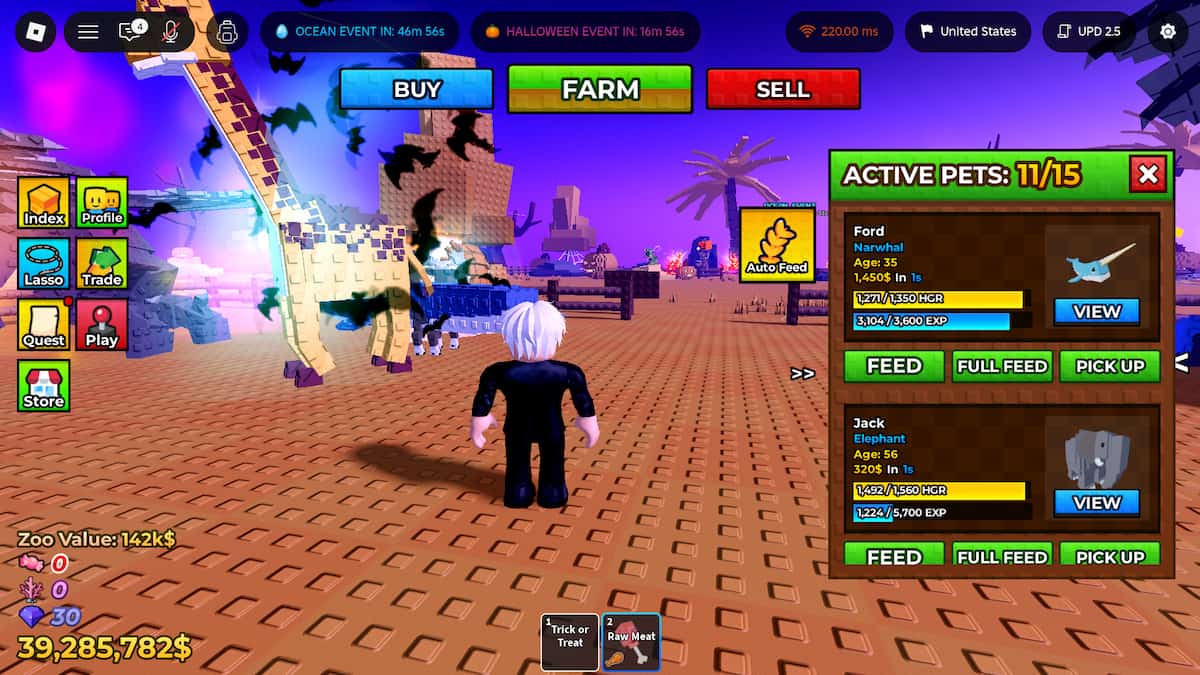The width and height of the screenshot is (1200, 675).
Task: View Ford the Narwhal
Action: click(x=1097, y=312)
